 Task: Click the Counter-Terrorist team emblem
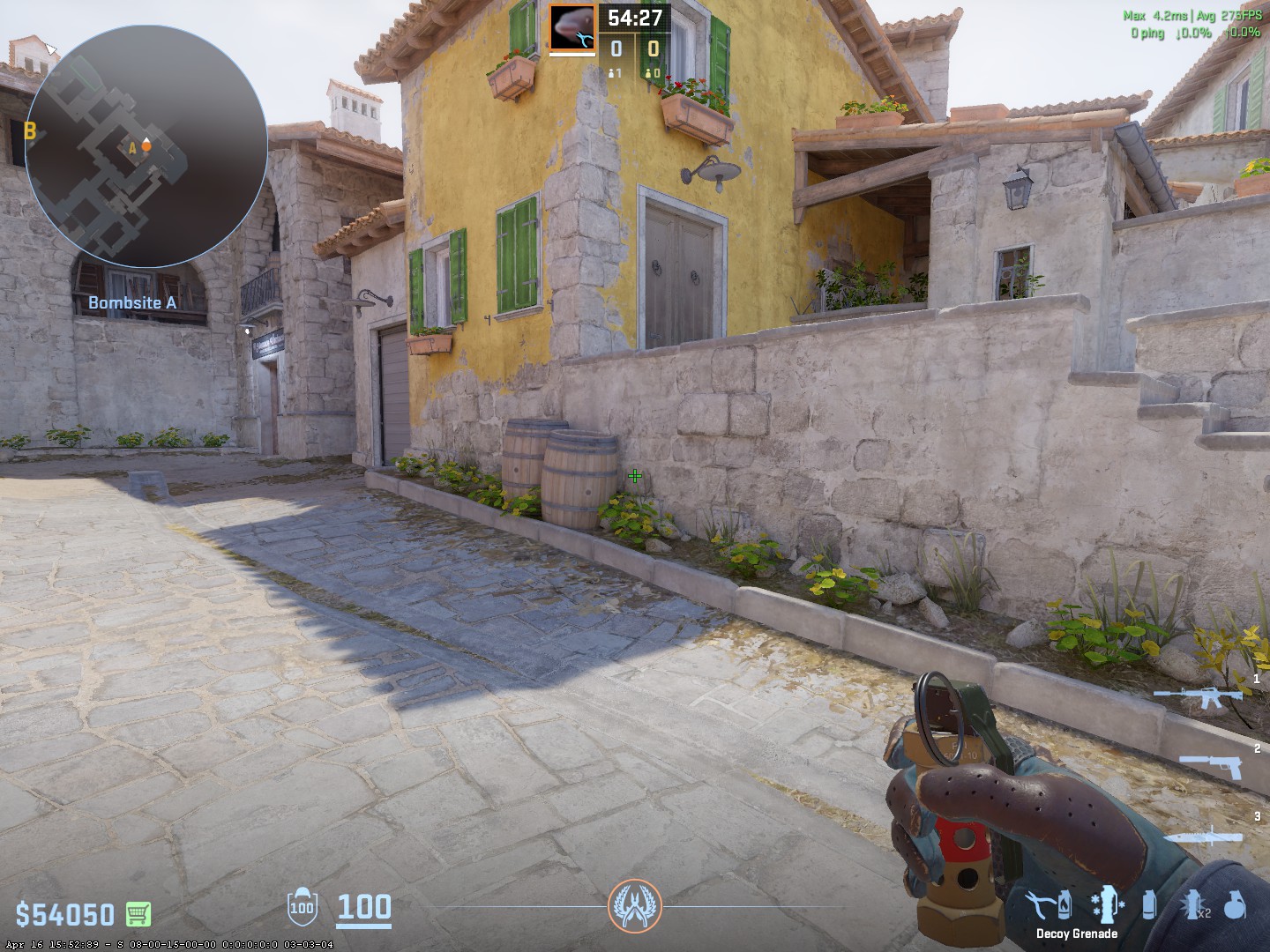(x=634, y=905)
